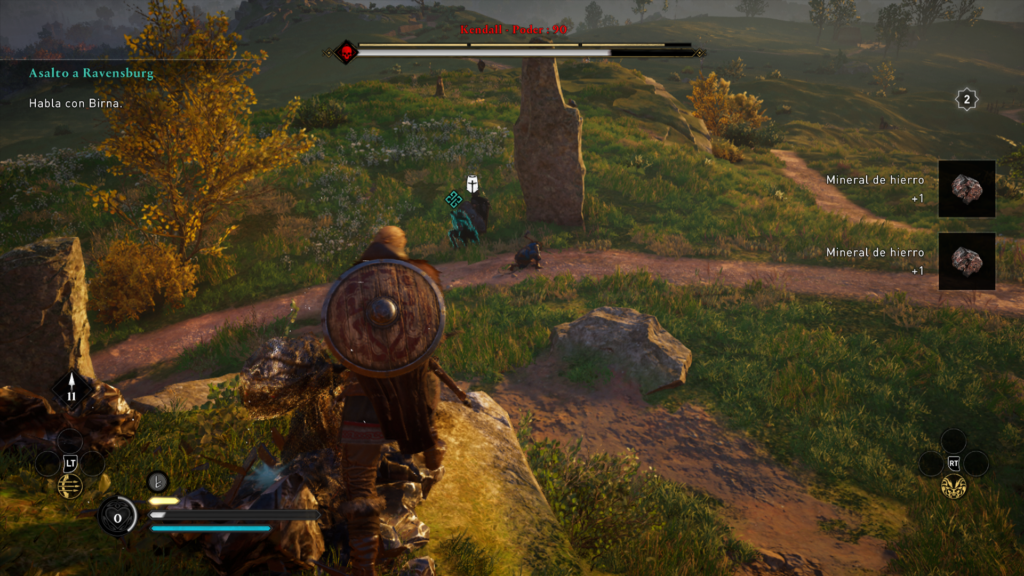This screenshot has height=576, width=1024.
Task: Click the red skull boss icon
Action: point(346,52)
